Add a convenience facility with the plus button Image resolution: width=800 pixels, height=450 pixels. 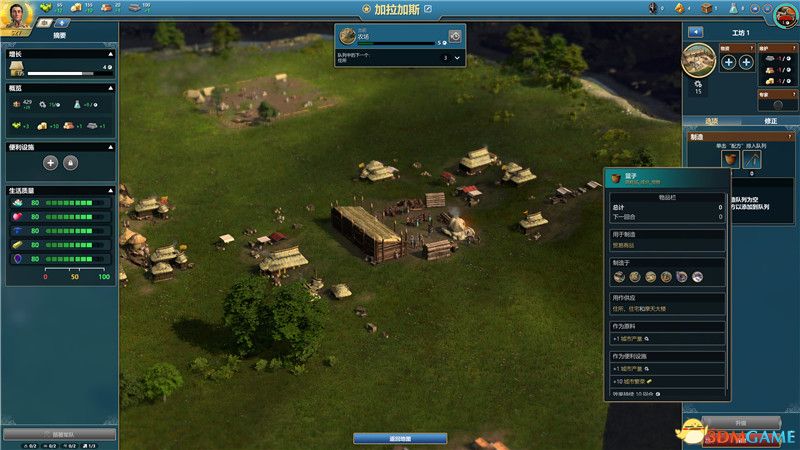[50, 162]
